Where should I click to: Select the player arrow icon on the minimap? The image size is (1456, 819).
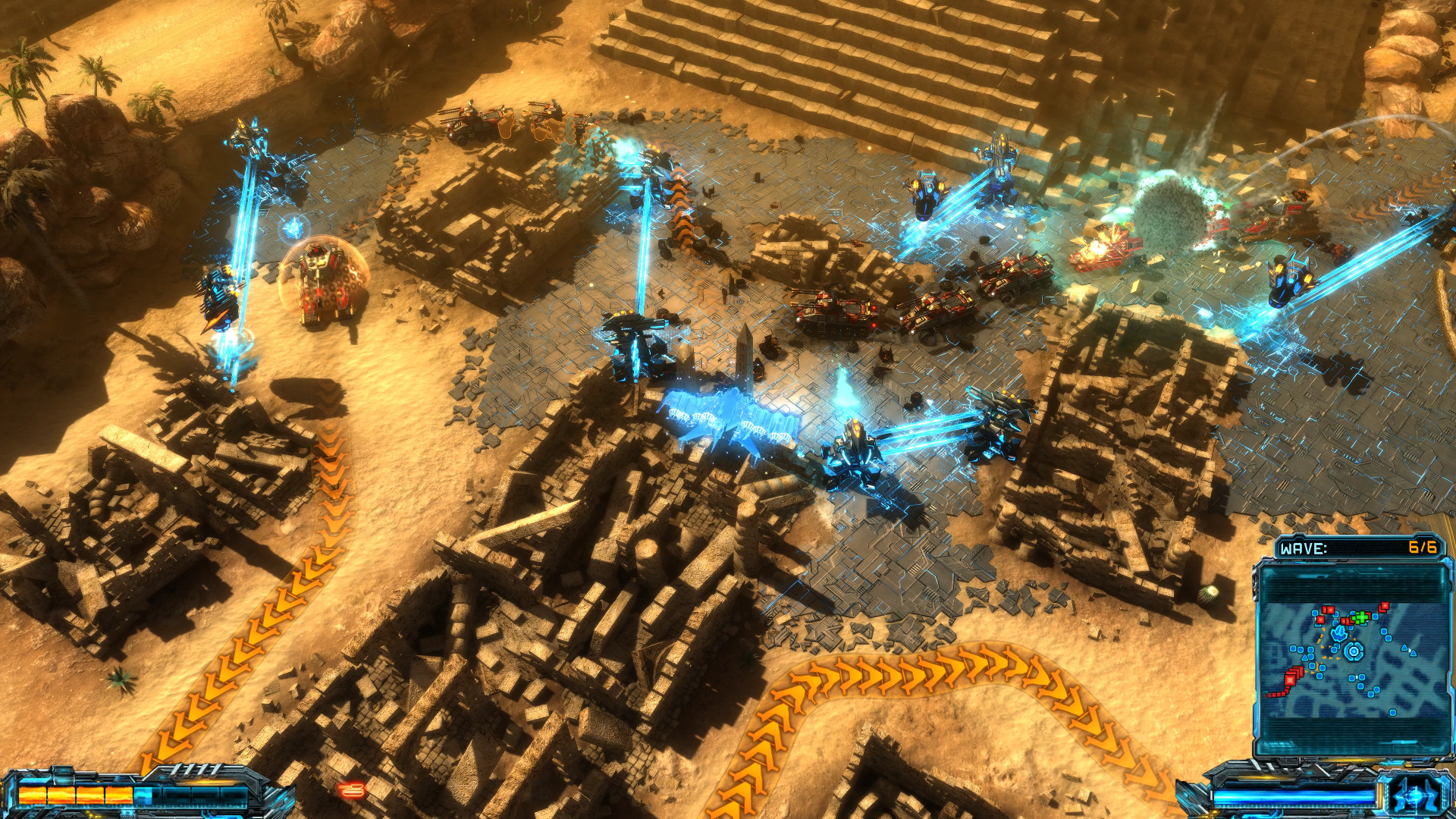[1340, 633]
